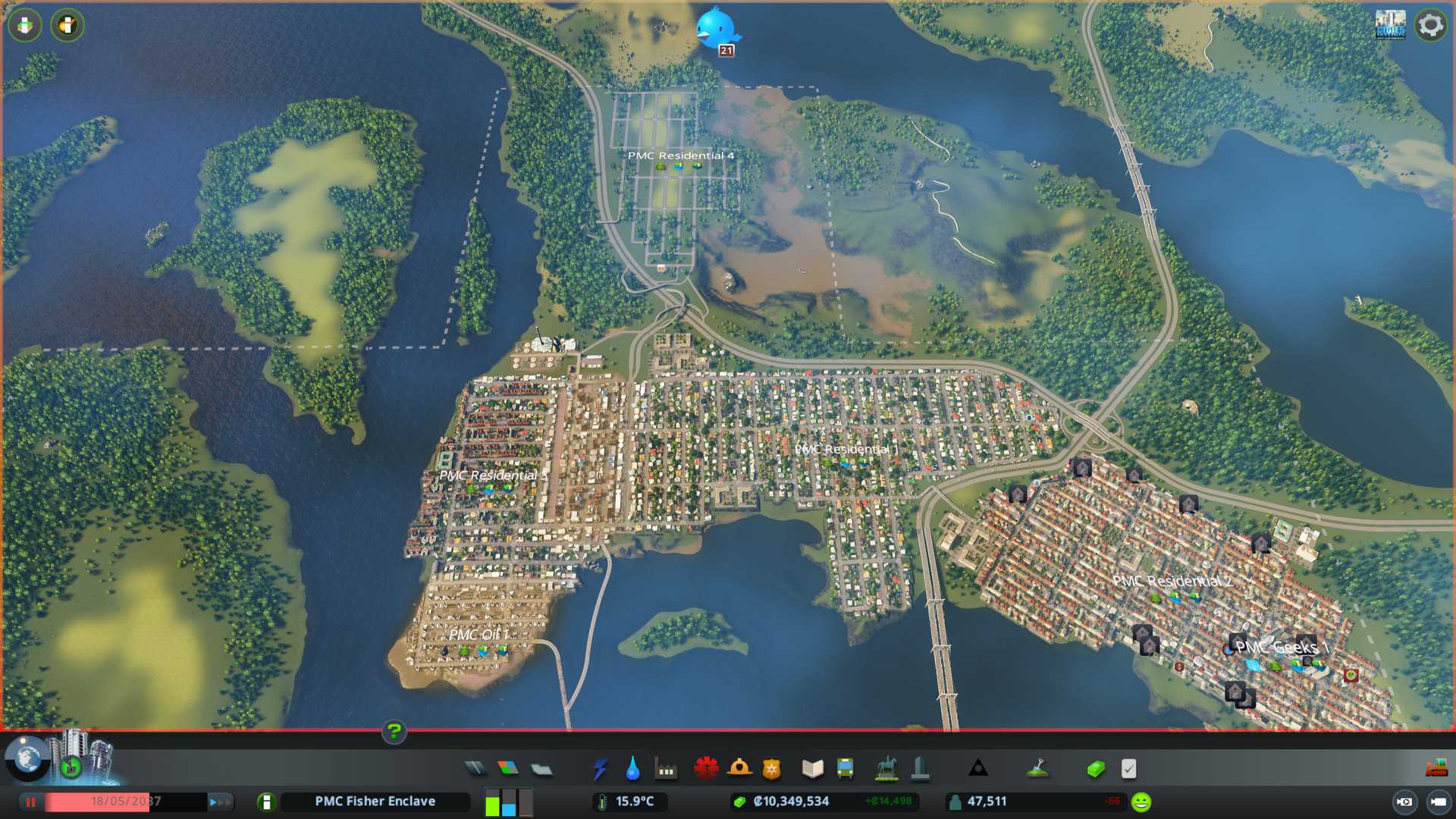Open the Parks and Plazas statue menu
1456x819 pixels.
click(x=886, y=769)
